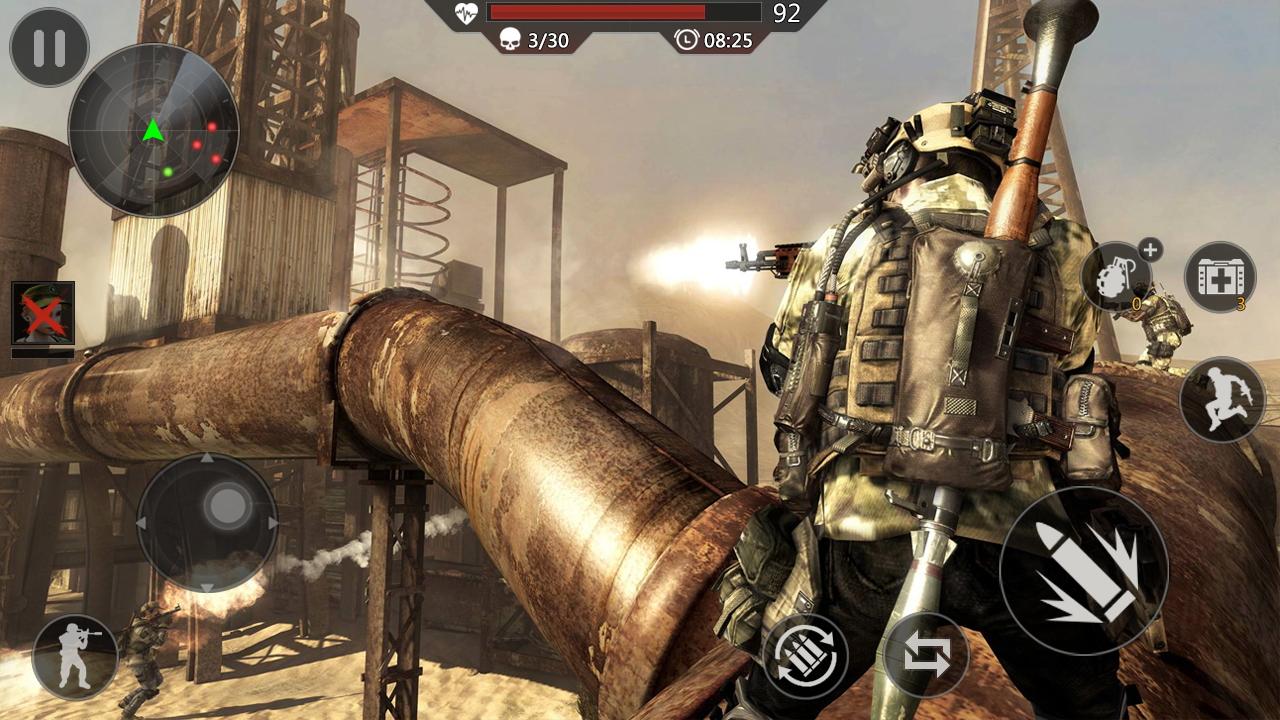Activate the jump button
This screenshot has width=1280, height=720.
[x=1221, y=400]
